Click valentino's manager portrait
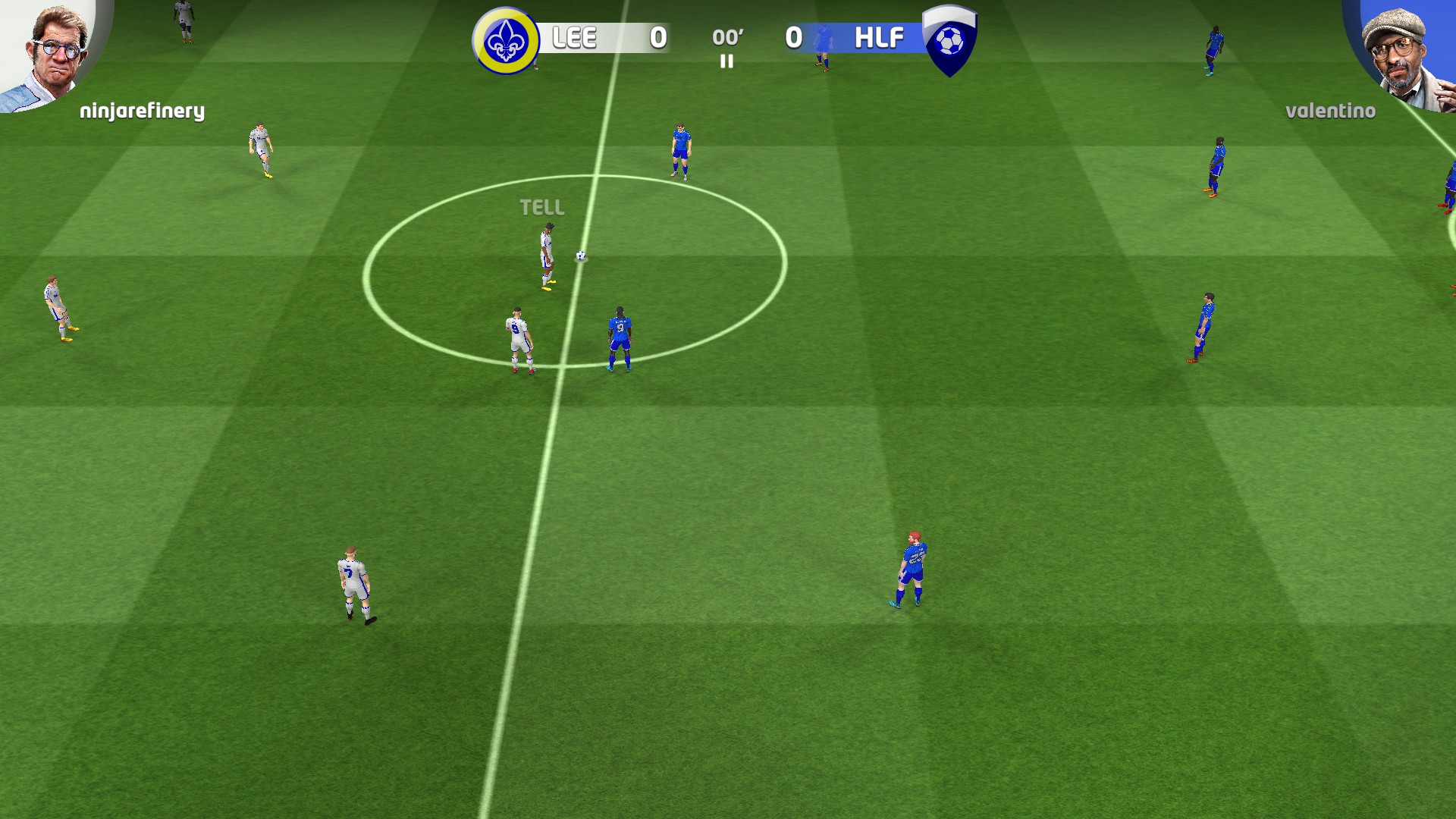The image size is (1456, 819). pyautogui.click(x=1399, y=49)
